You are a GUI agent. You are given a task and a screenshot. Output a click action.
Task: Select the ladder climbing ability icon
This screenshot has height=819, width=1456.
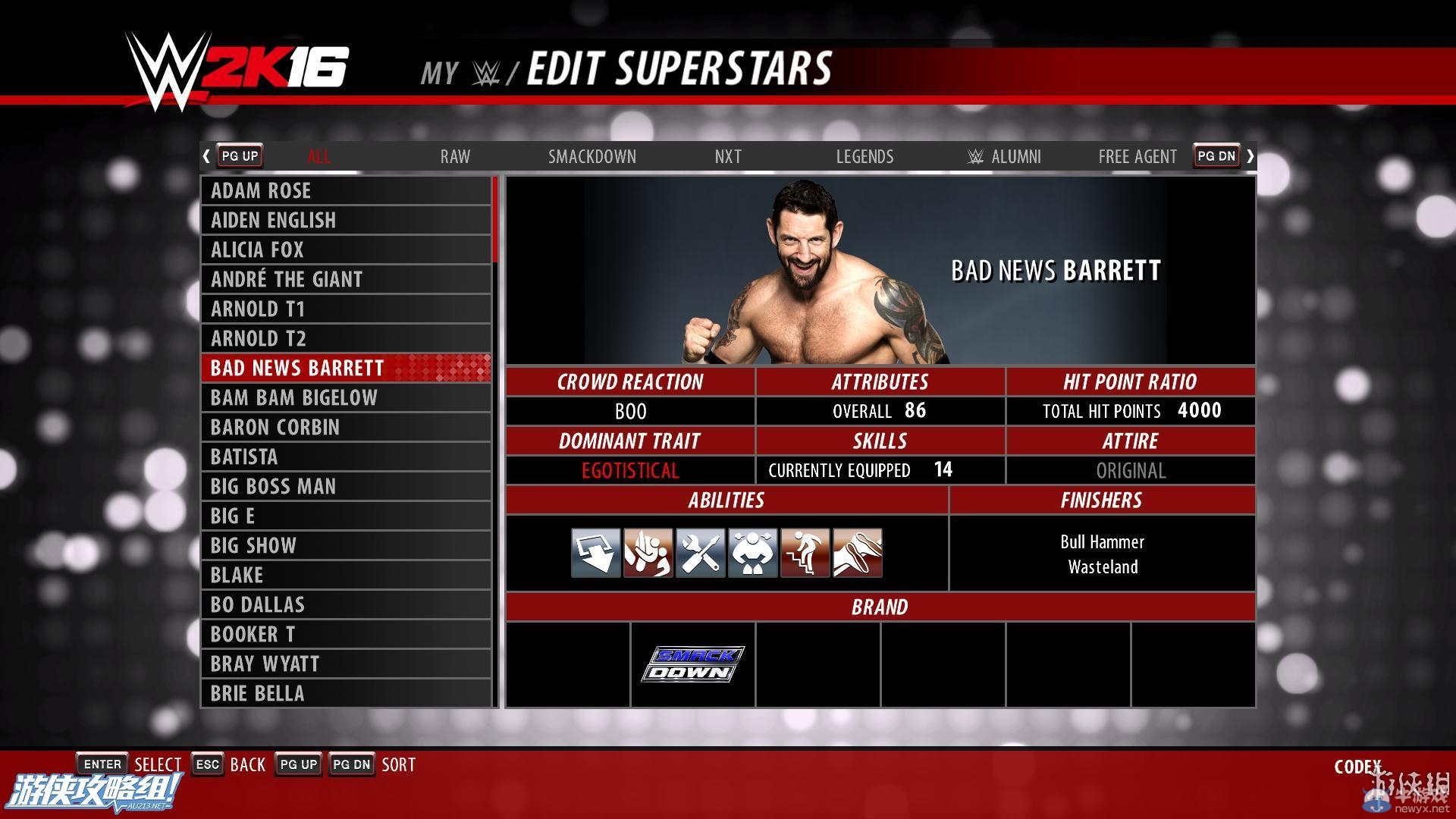805,553
